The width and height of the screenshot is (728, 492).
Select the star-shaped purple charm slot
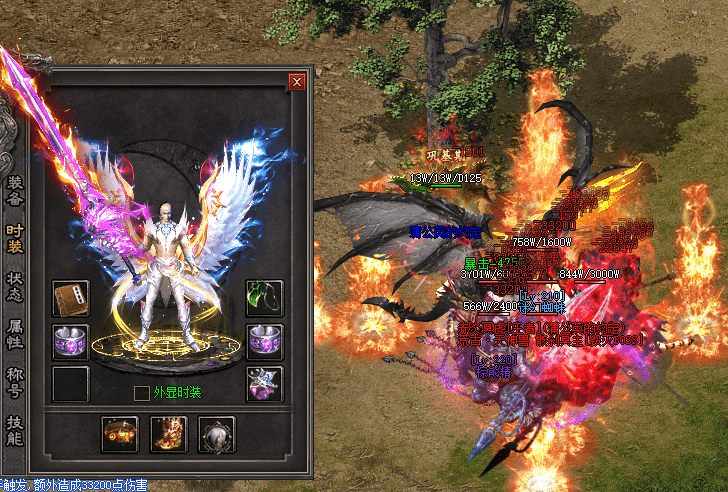(265, 384)
